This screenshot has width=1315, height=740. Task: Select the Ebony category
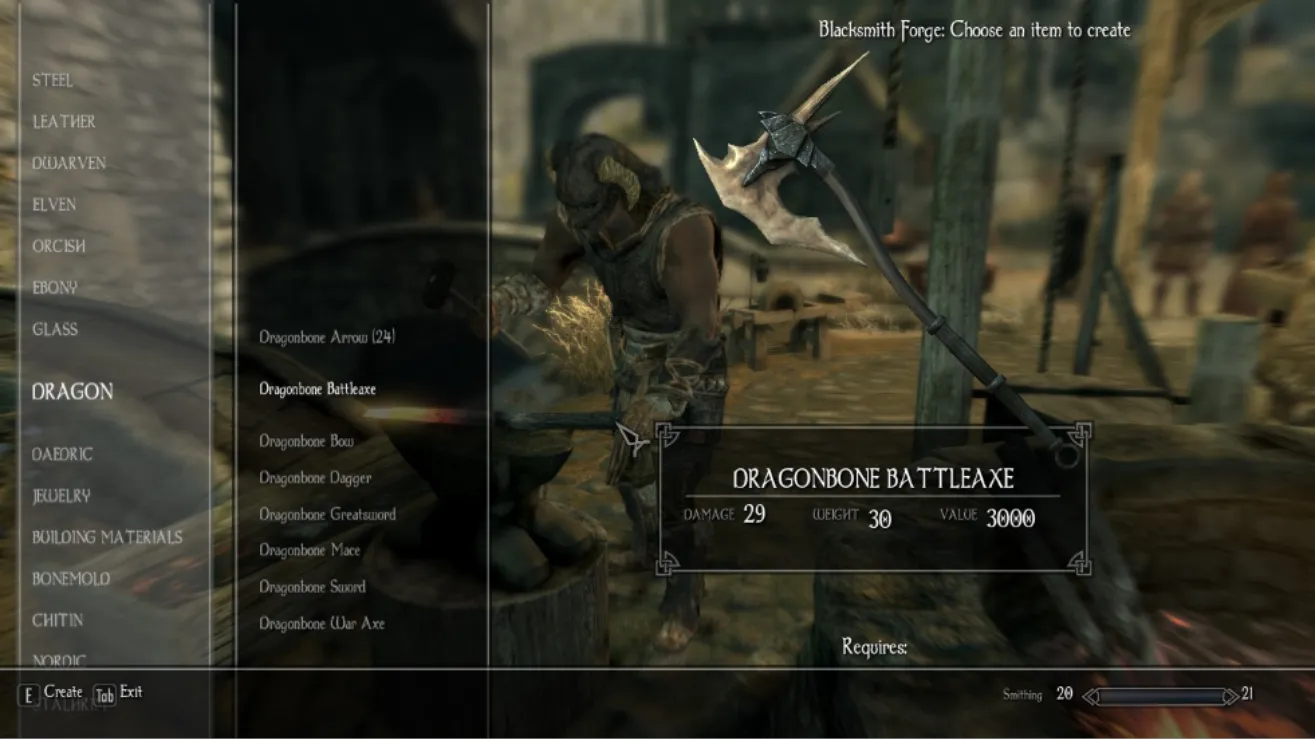tap(54, 288)
